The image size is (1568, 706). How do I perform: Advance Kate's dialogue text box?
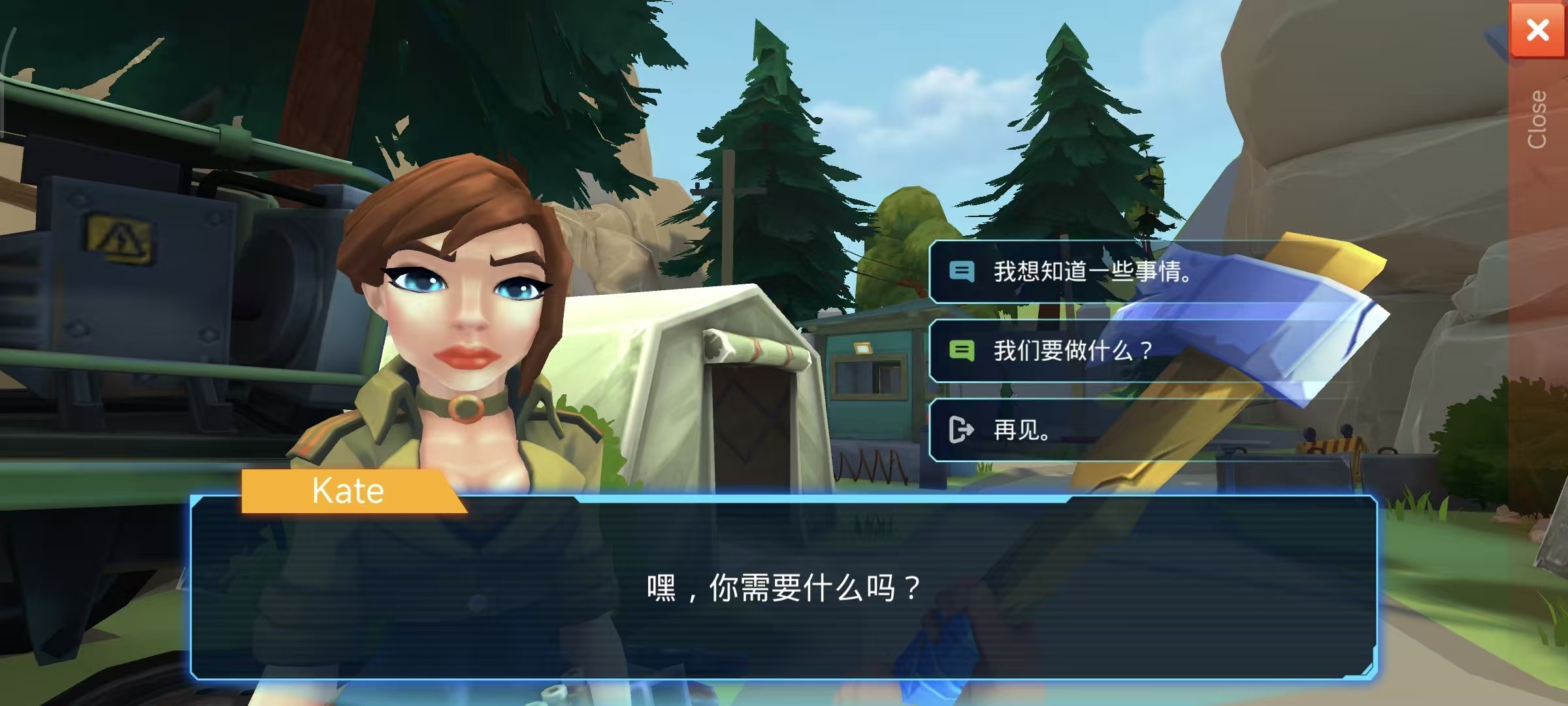coord(783,588)
